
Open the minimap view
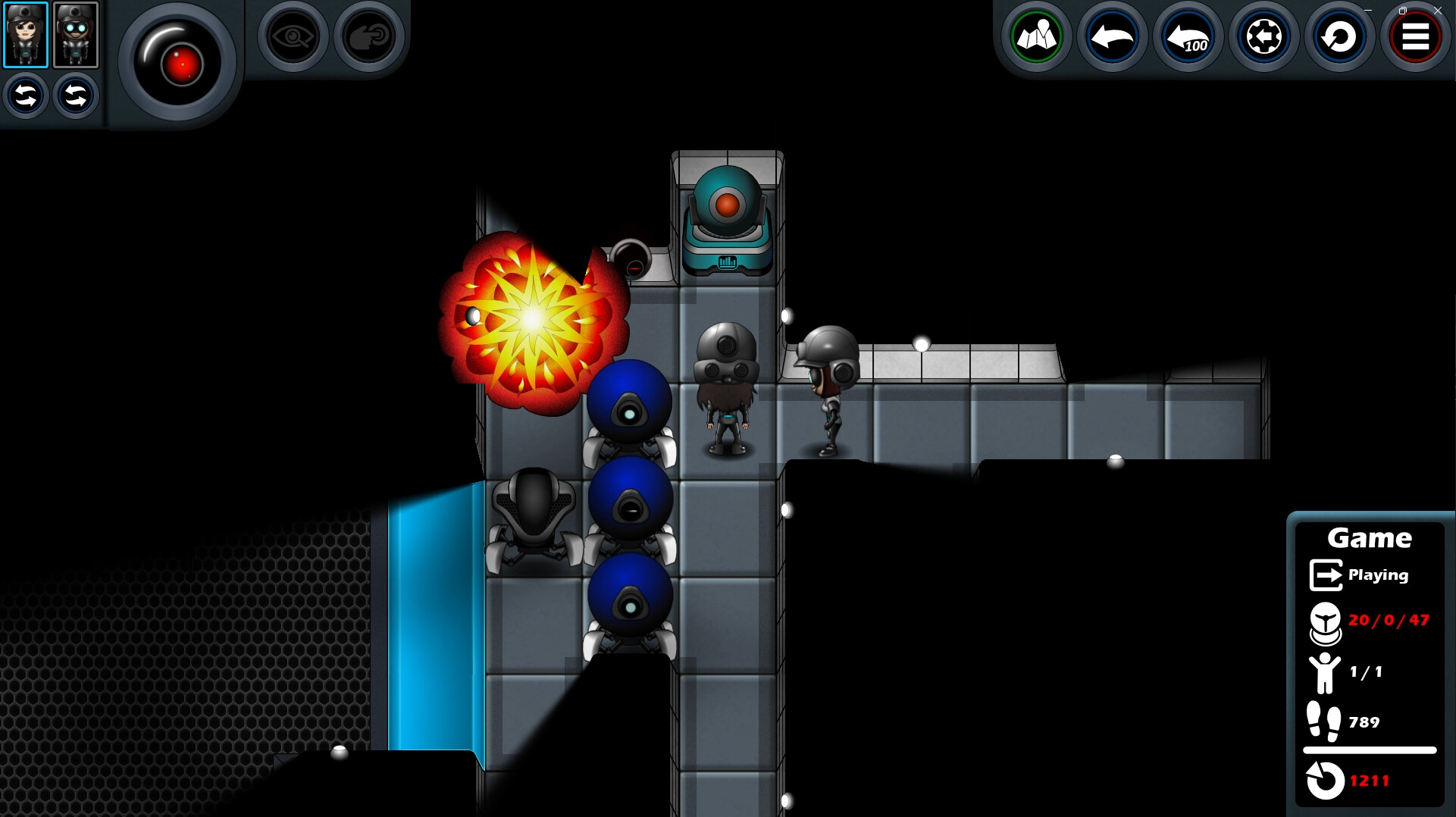[1038, 36]
